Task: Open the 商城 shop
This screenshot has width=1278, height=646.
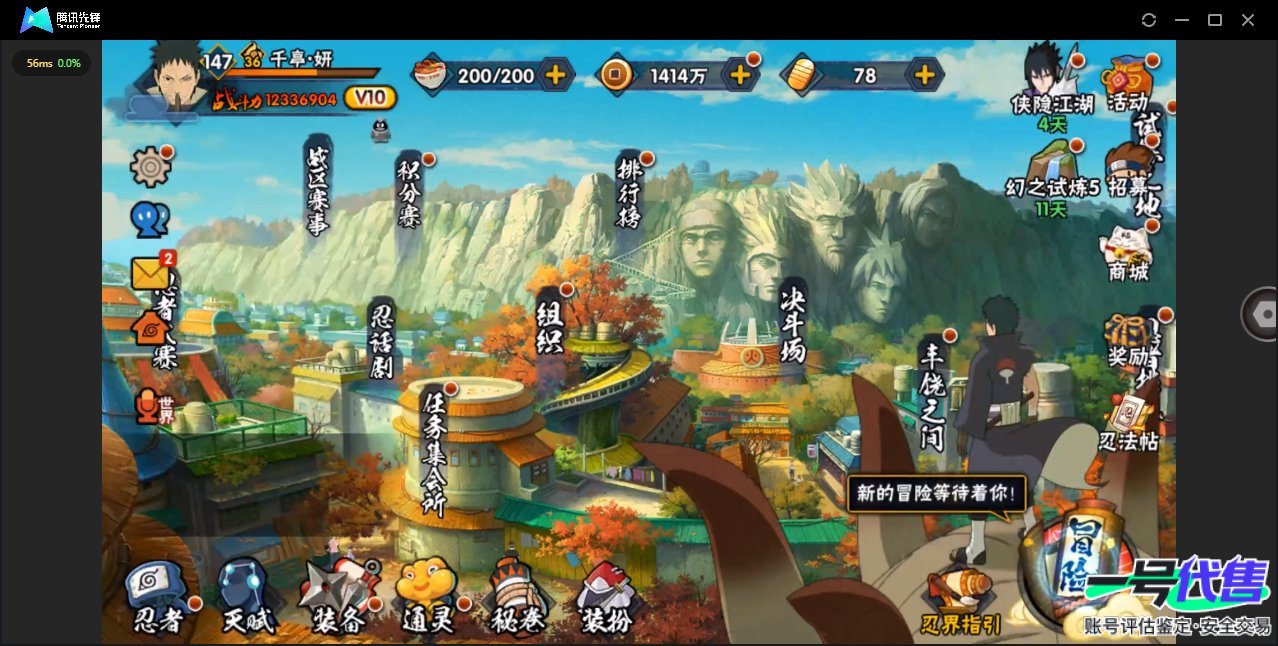Action: pyautogui.click(x=1129, y=252)
